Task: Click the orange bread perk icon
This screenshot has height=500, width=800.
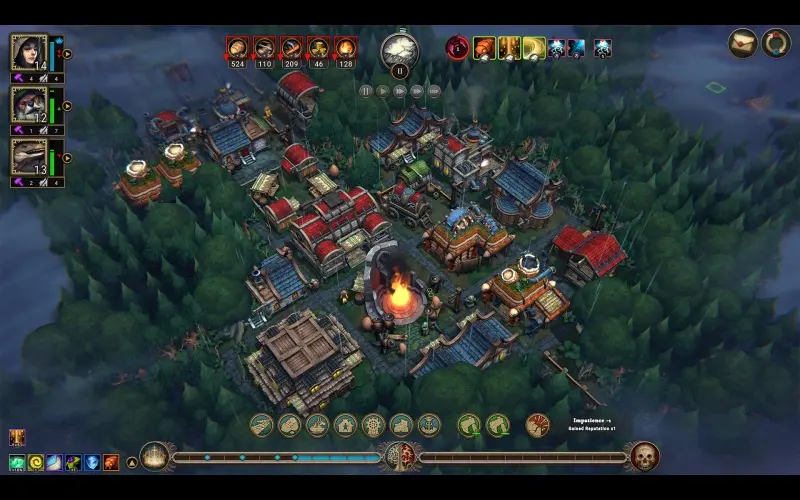Action: (x=485, y=47)
